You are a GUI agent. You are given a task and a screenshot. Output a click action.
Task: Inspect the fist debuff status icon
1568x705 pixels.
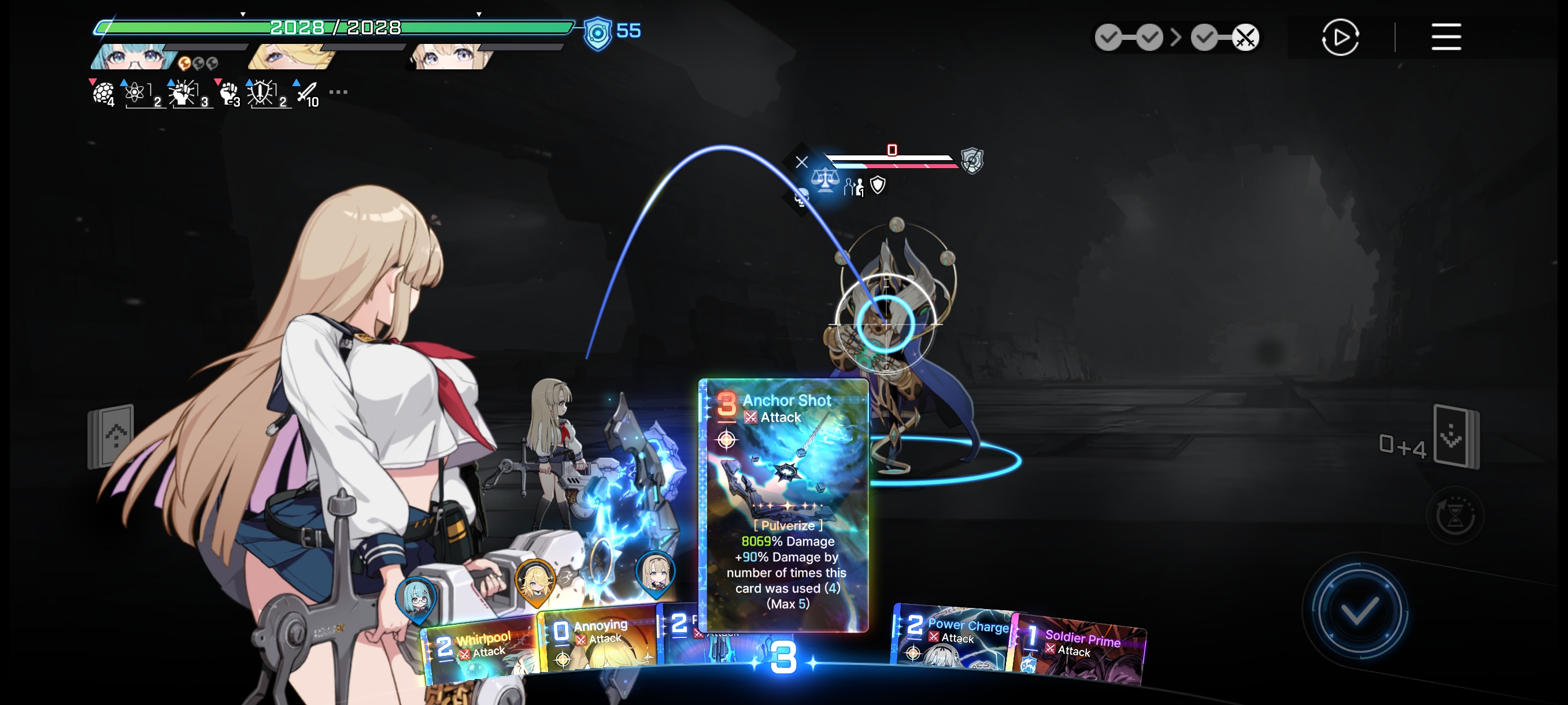click(x=228, y=93)
